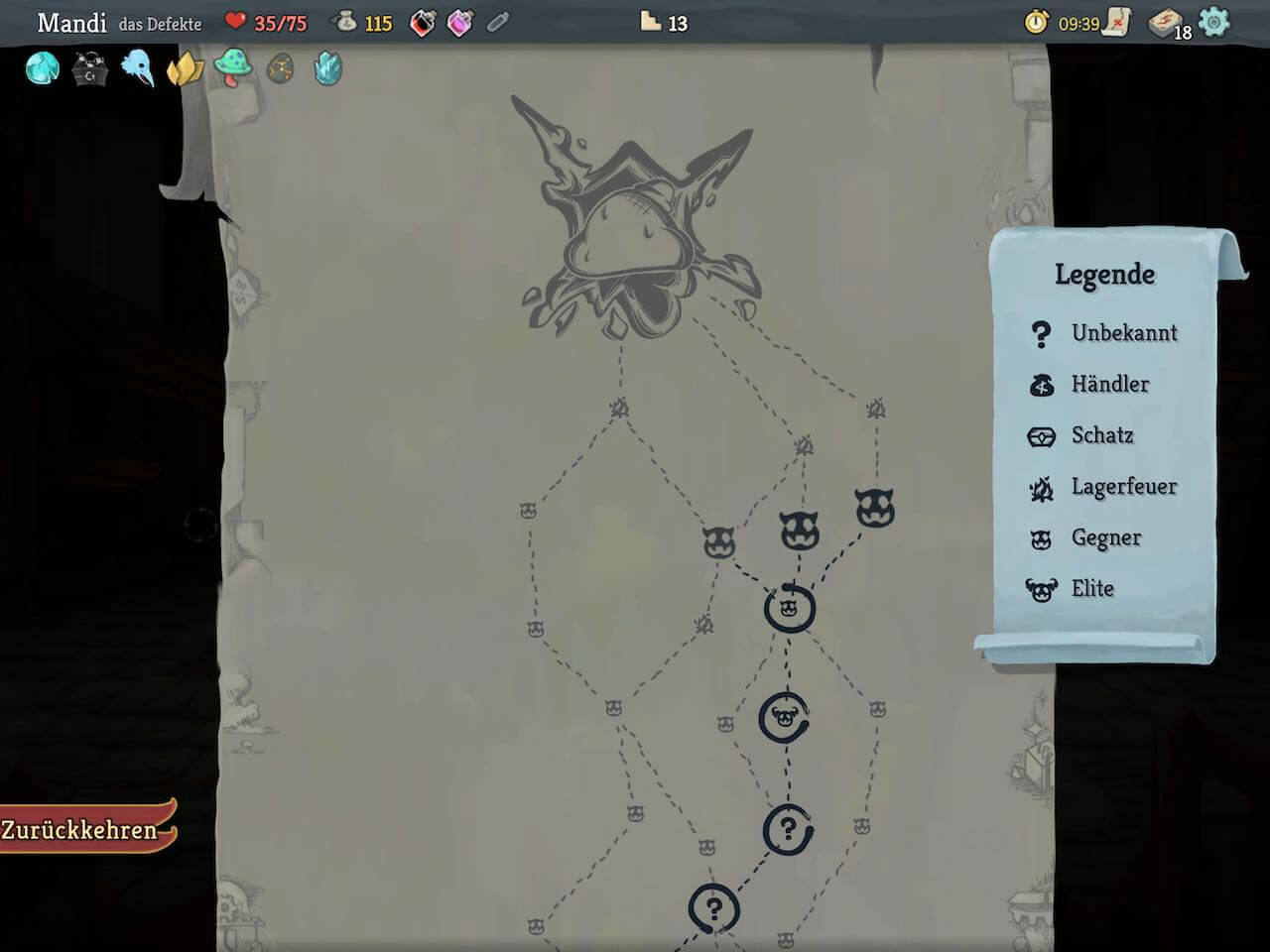
Task: Inspect the blue bird skull relic
Action: pyautogui.click(x=138, y=68)
